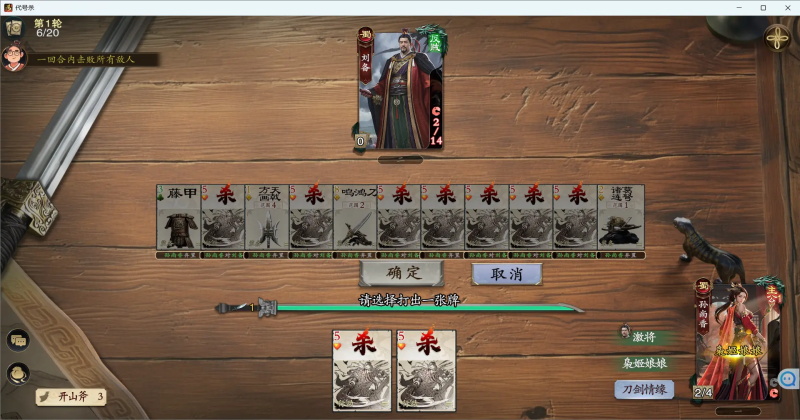The height and width of the screenshot is (420, 800).
Task: Choose the 方天画戟 weapon card
Action: click(266, 217)
